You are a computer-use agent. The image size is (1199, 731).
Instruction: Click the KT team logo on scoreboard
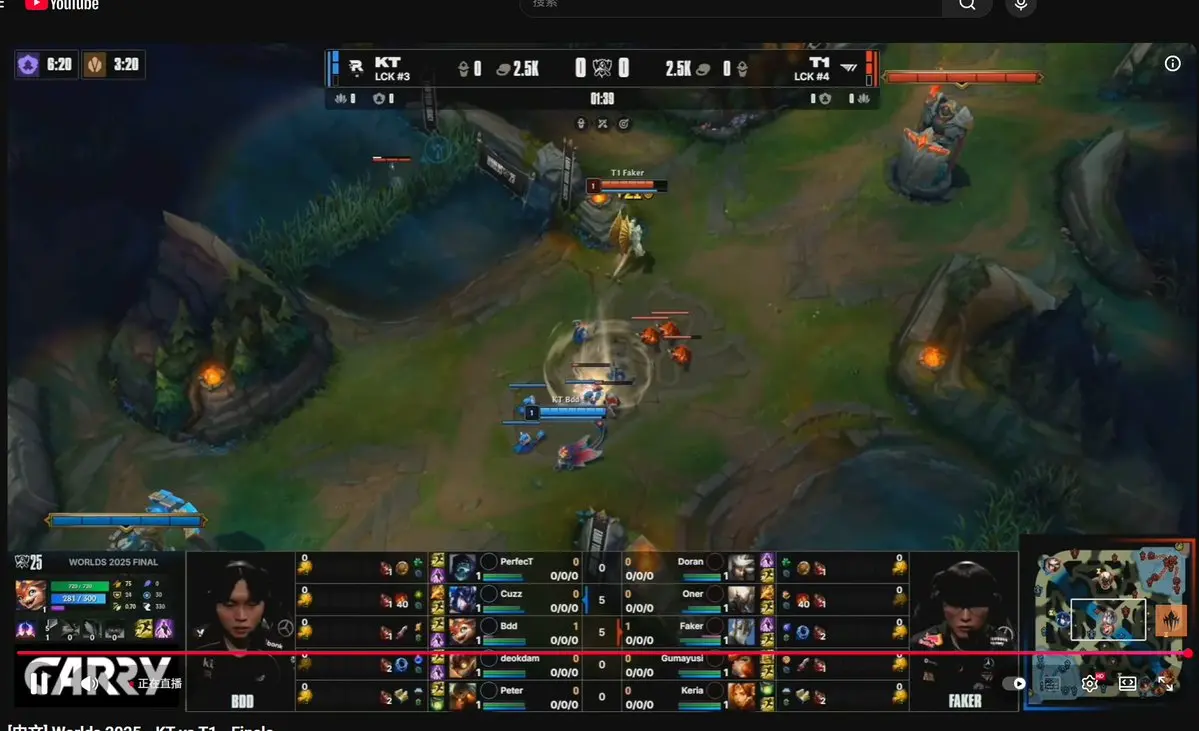pyautogui.click(x=355, y=68)
